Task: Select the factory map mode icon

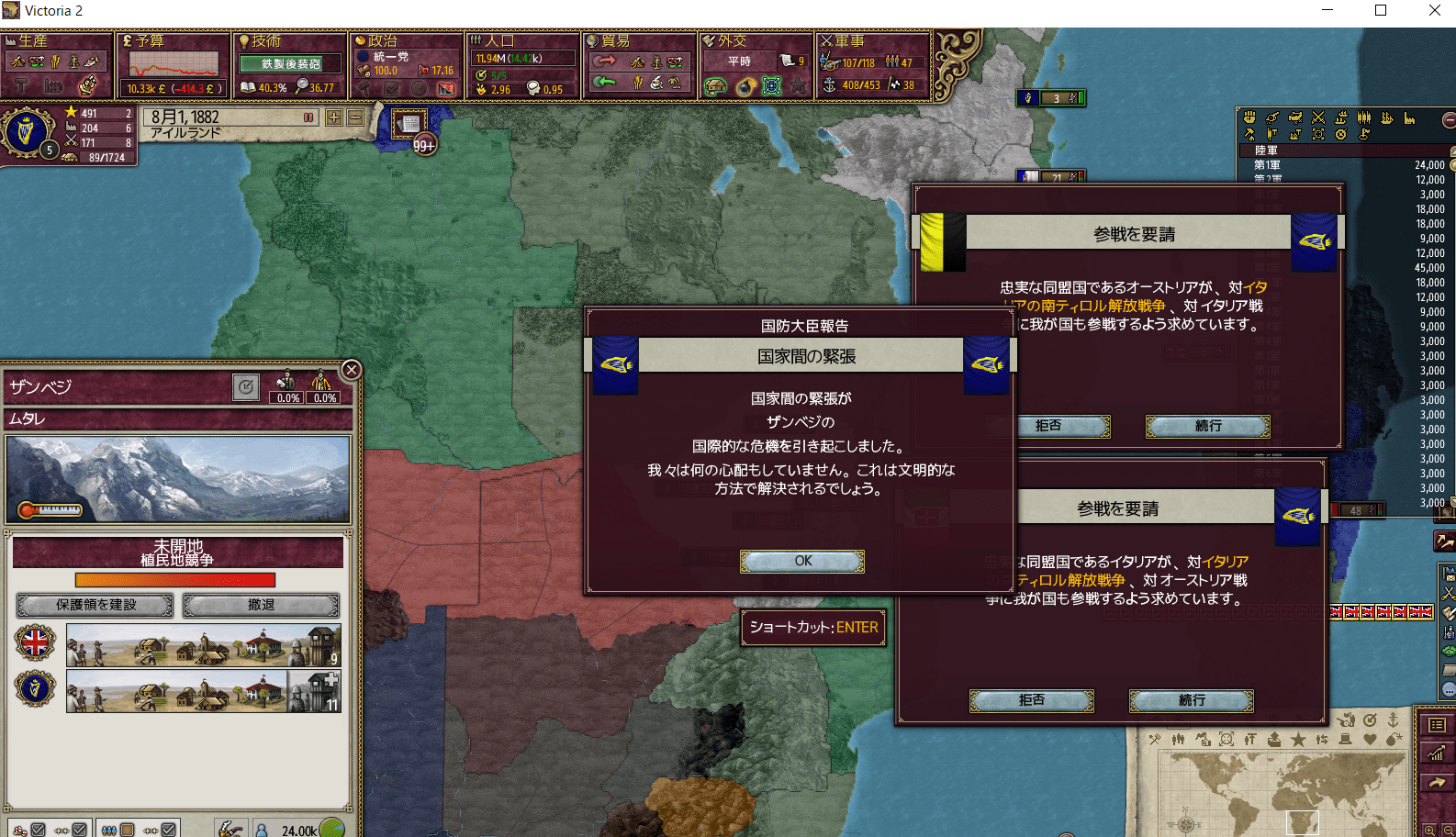Action: point(1410,119)
